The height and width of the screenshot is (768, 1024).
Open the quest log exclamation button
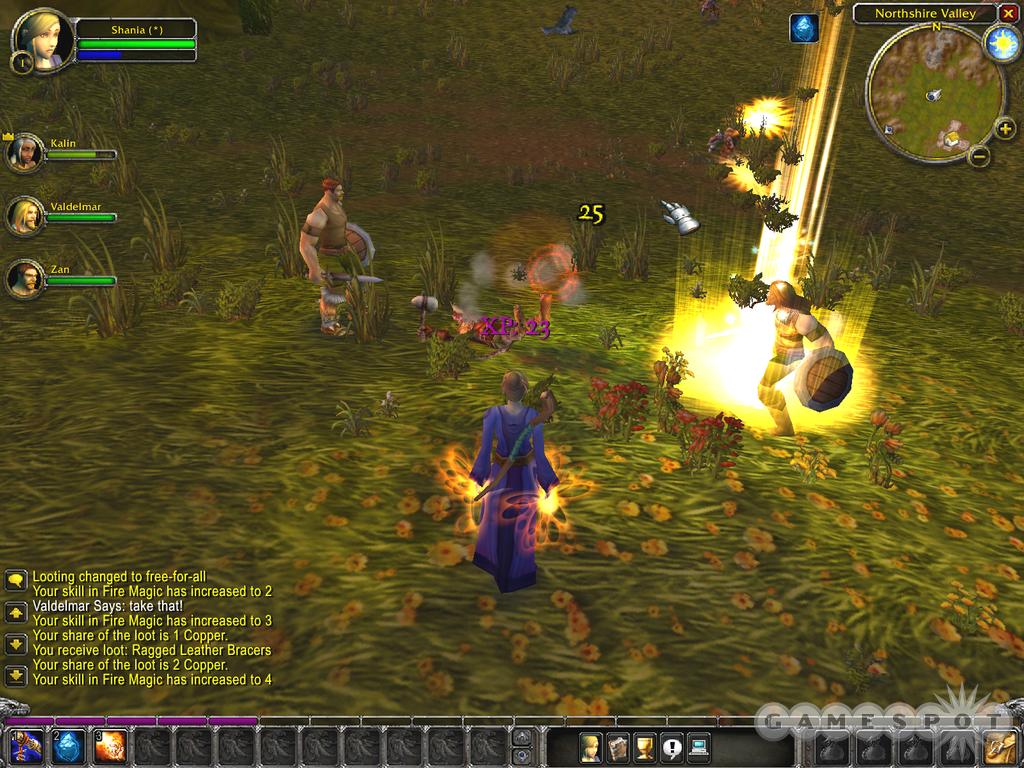[670, 746]
